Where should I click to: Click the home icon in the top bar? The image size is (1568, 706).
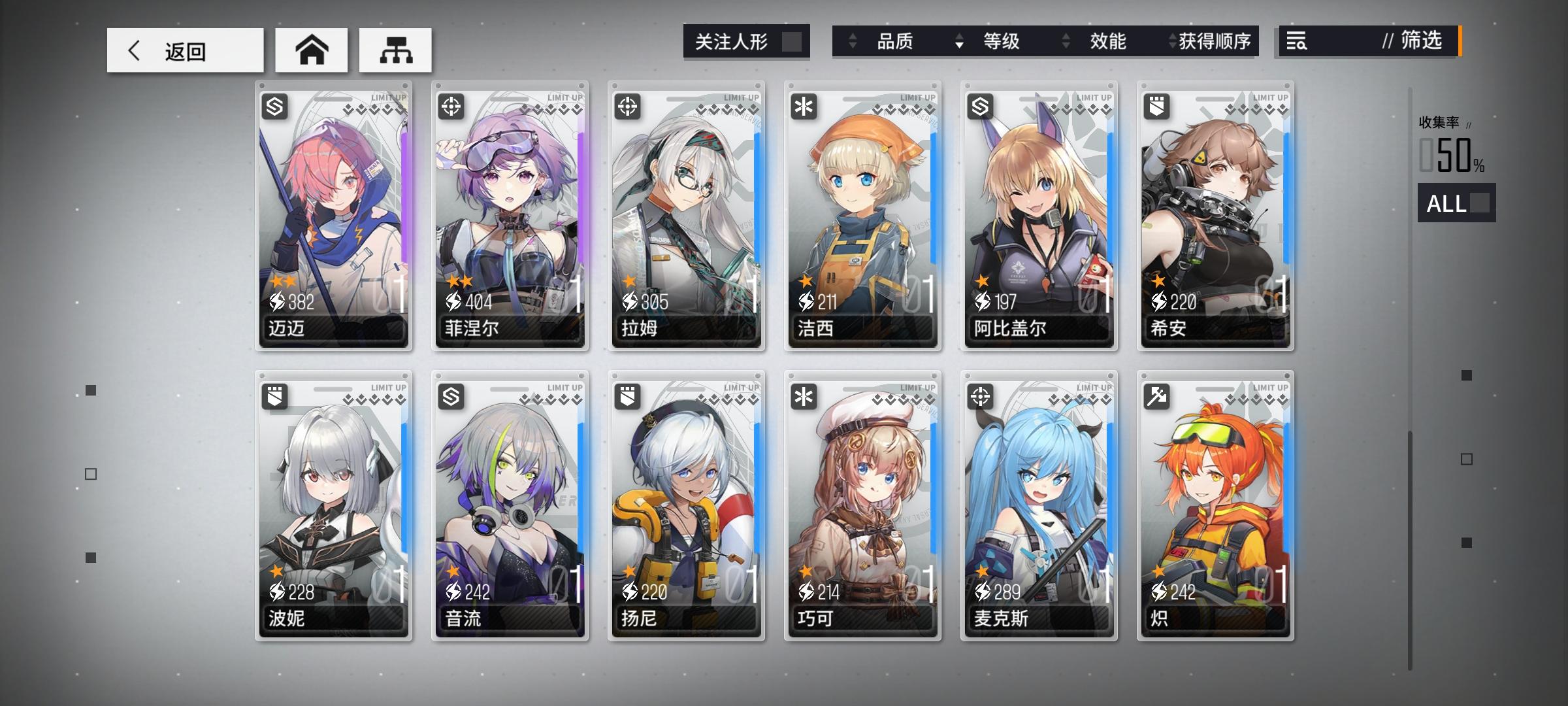click(x=312, y=49)
